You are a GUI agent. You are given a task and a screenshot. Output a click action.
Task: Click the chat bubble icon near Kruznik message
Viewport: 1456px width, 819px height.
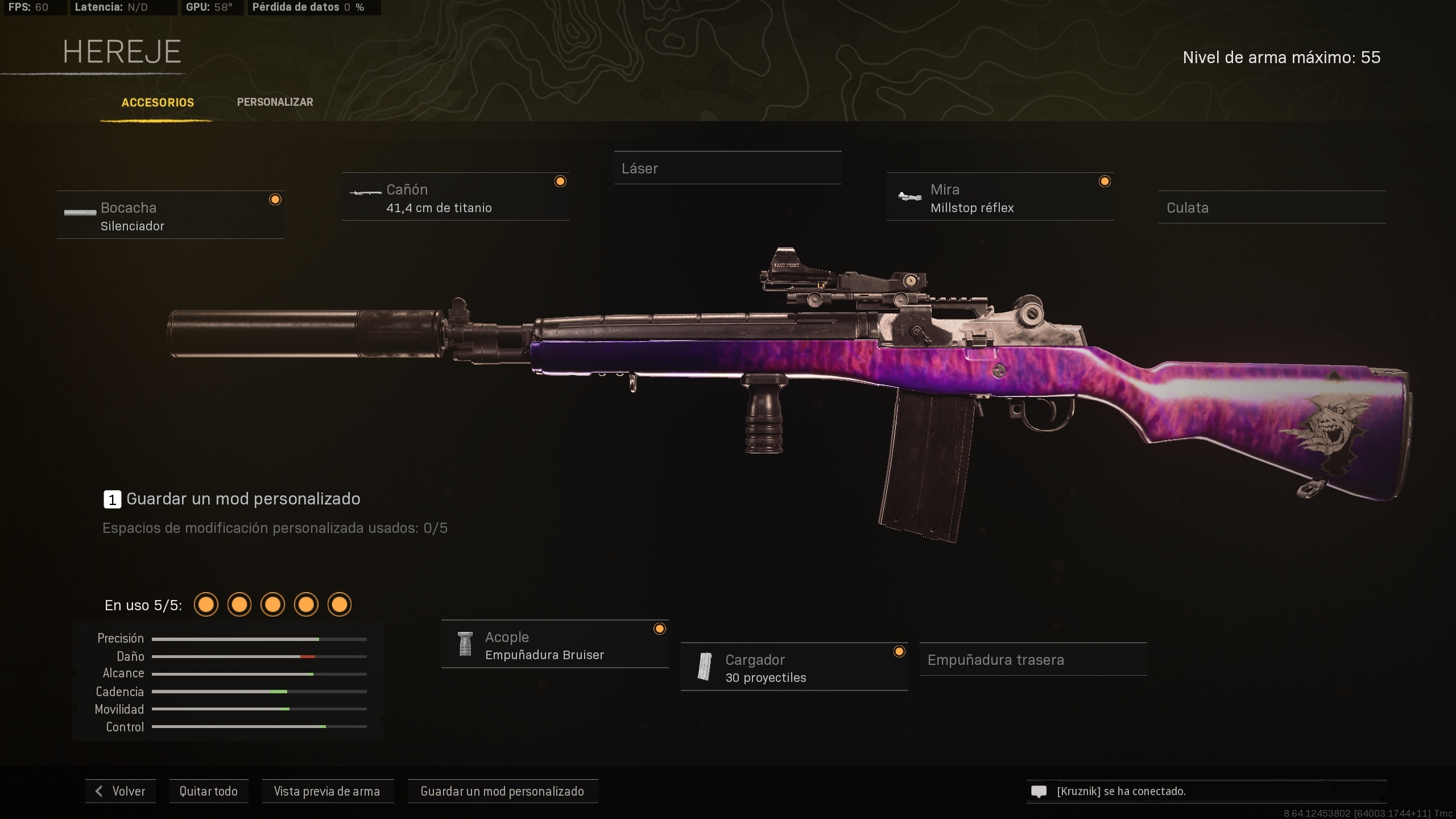pyautogui.click(x=1039, y=791)
